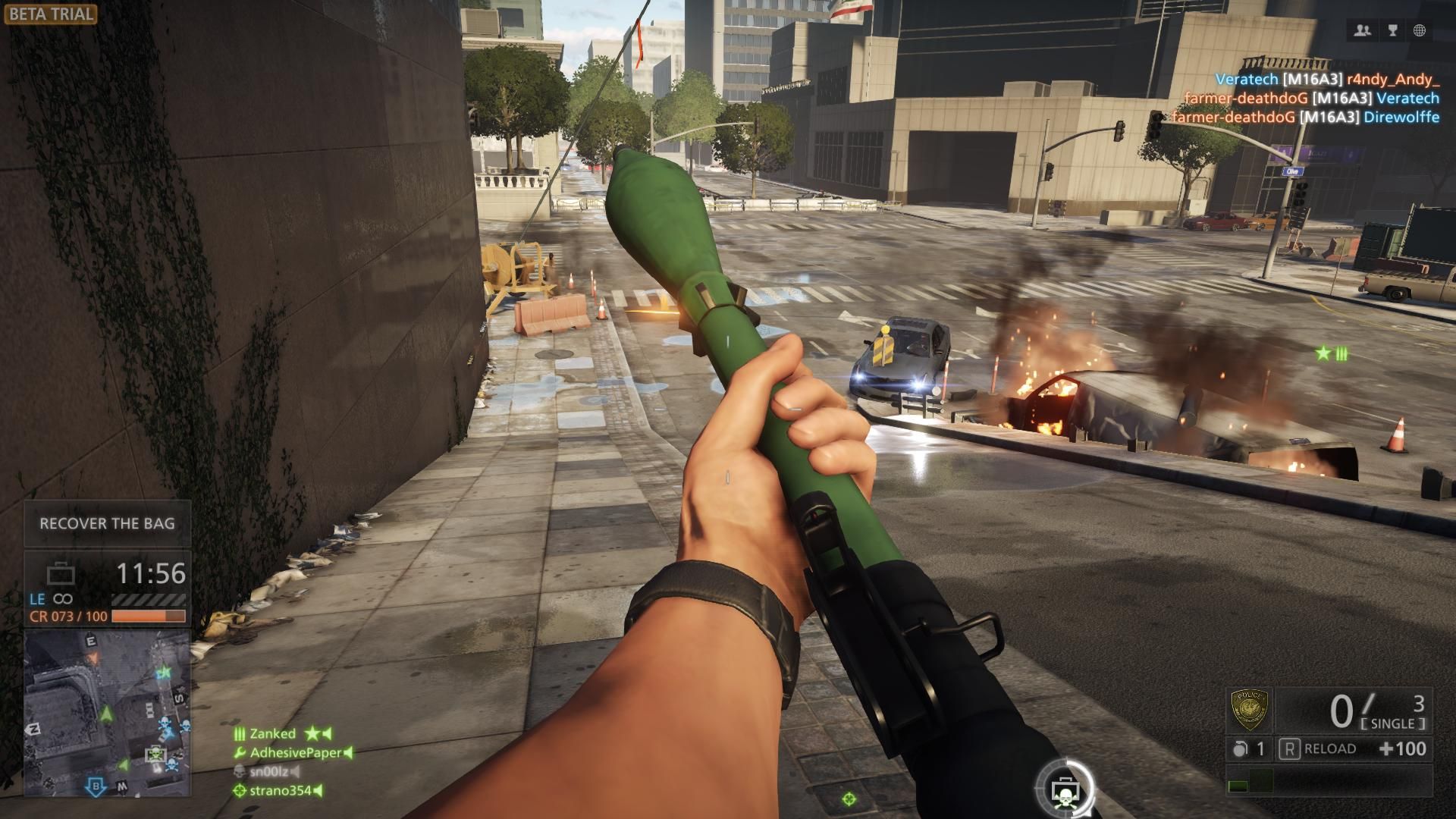Select the B objective marker on minimap

[96, 786]
